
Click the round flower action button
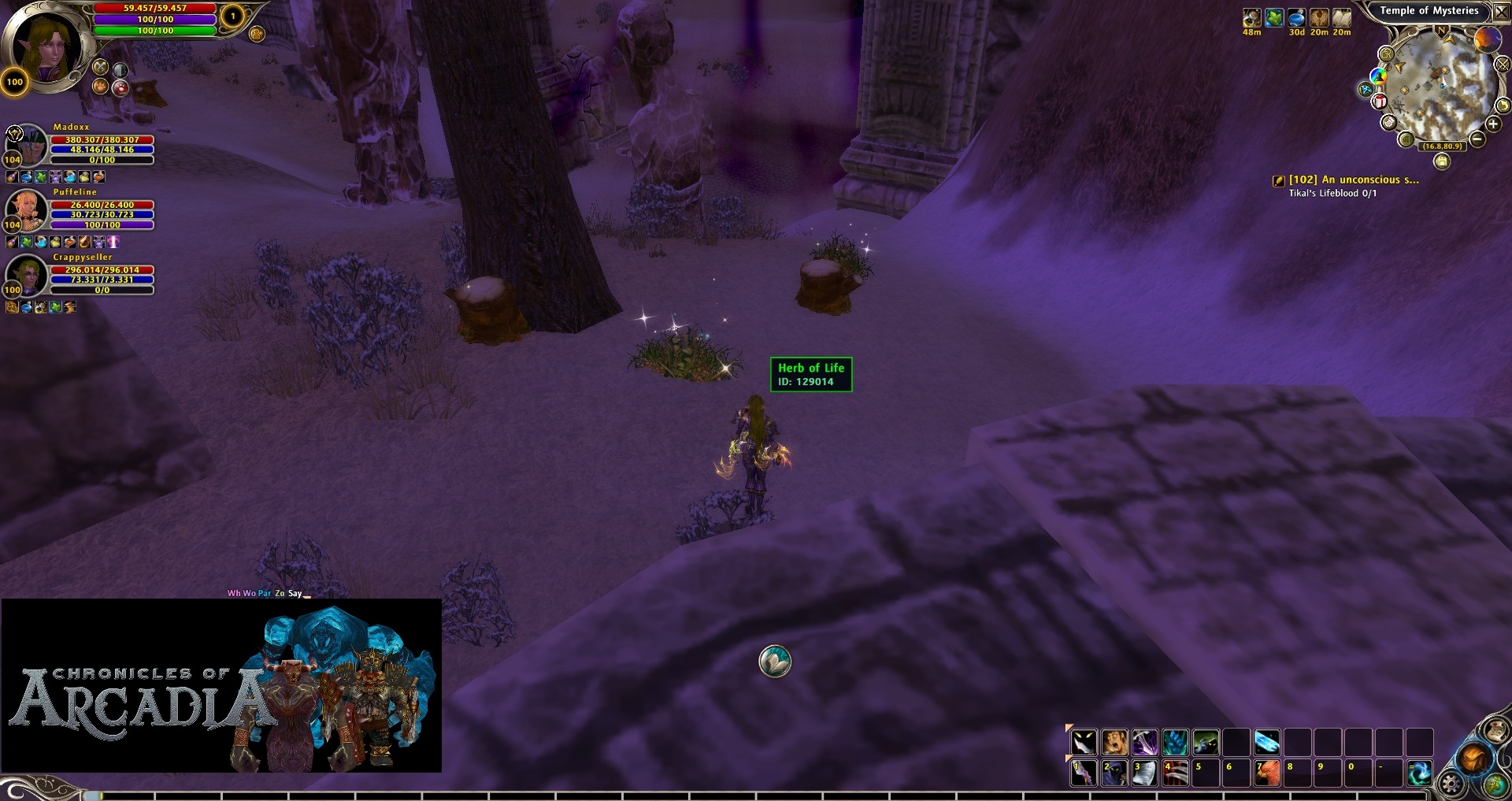[775, 662]
